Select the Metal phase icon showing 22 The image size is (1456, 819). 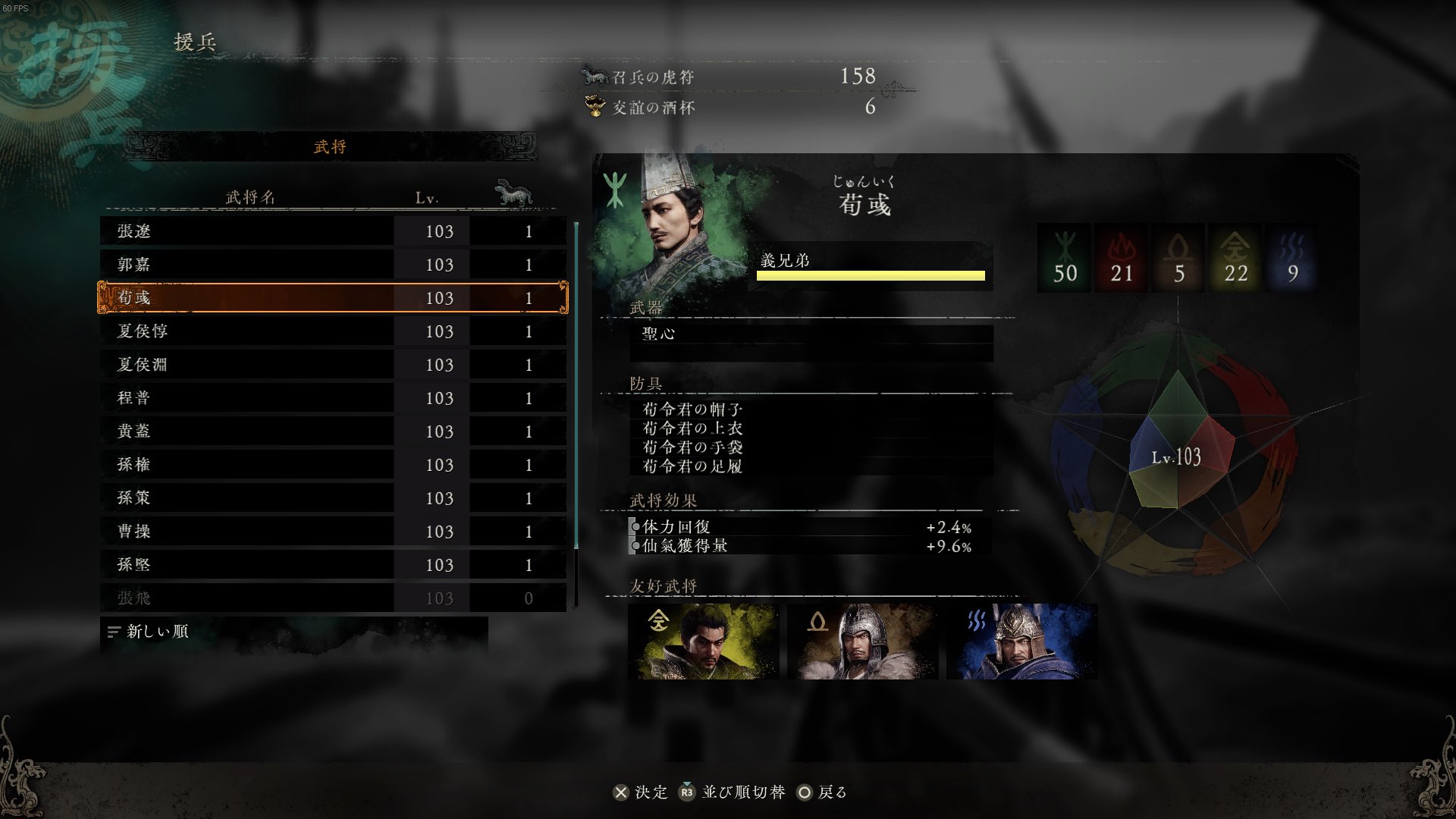pyautogui.click(x=1235, y=258)
